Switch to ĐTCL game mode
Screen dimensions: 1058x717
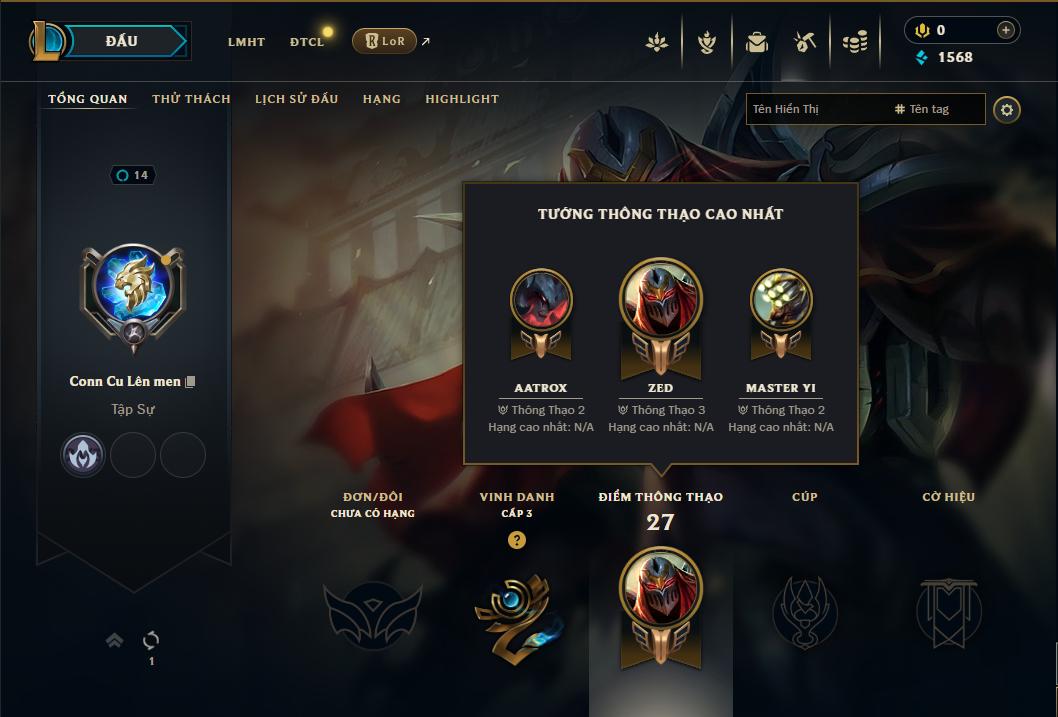tap(307, 42)
